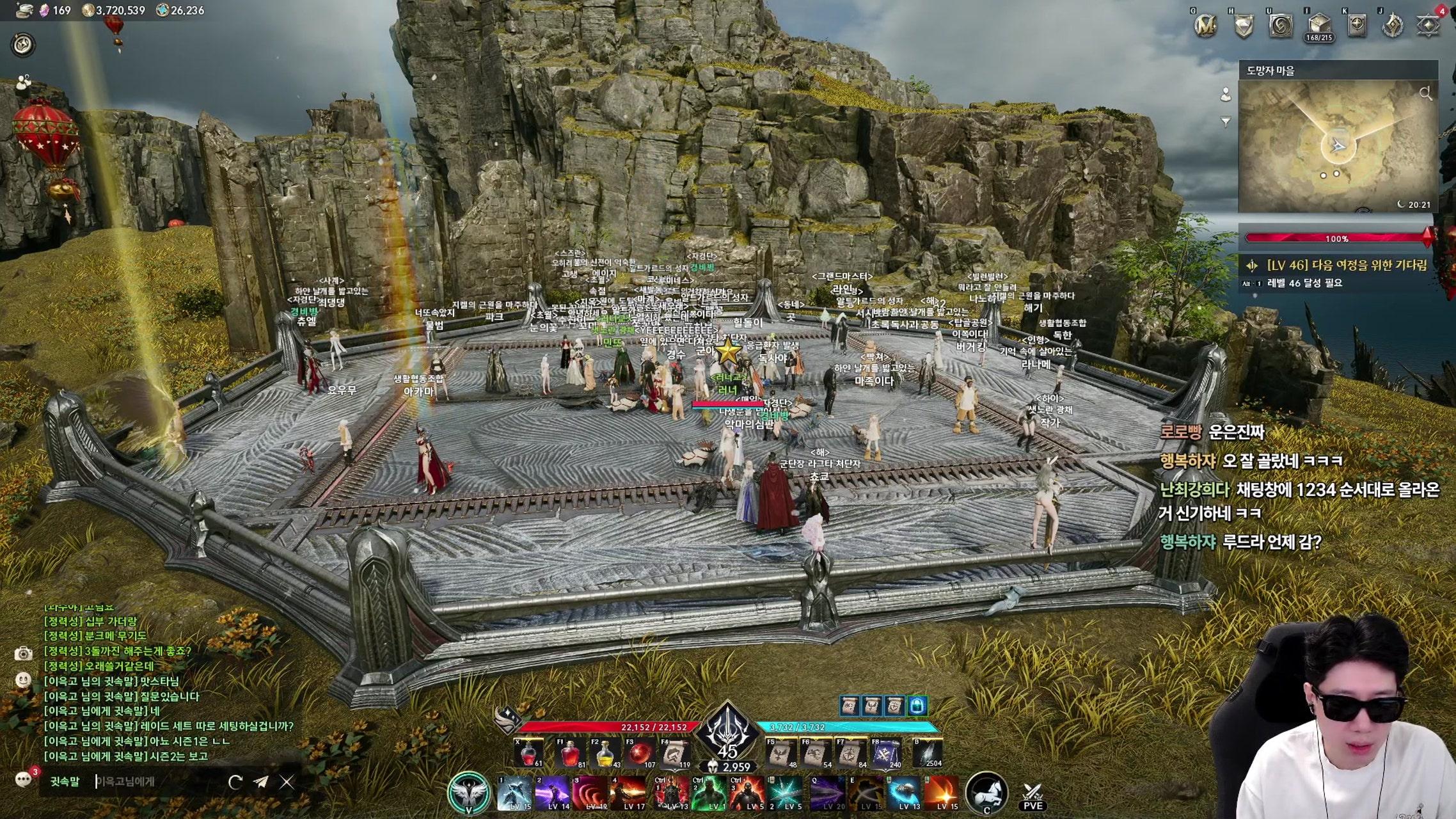Toggle the PVE crossed swords mode

pyautogui.click(x=1033, y=796)
